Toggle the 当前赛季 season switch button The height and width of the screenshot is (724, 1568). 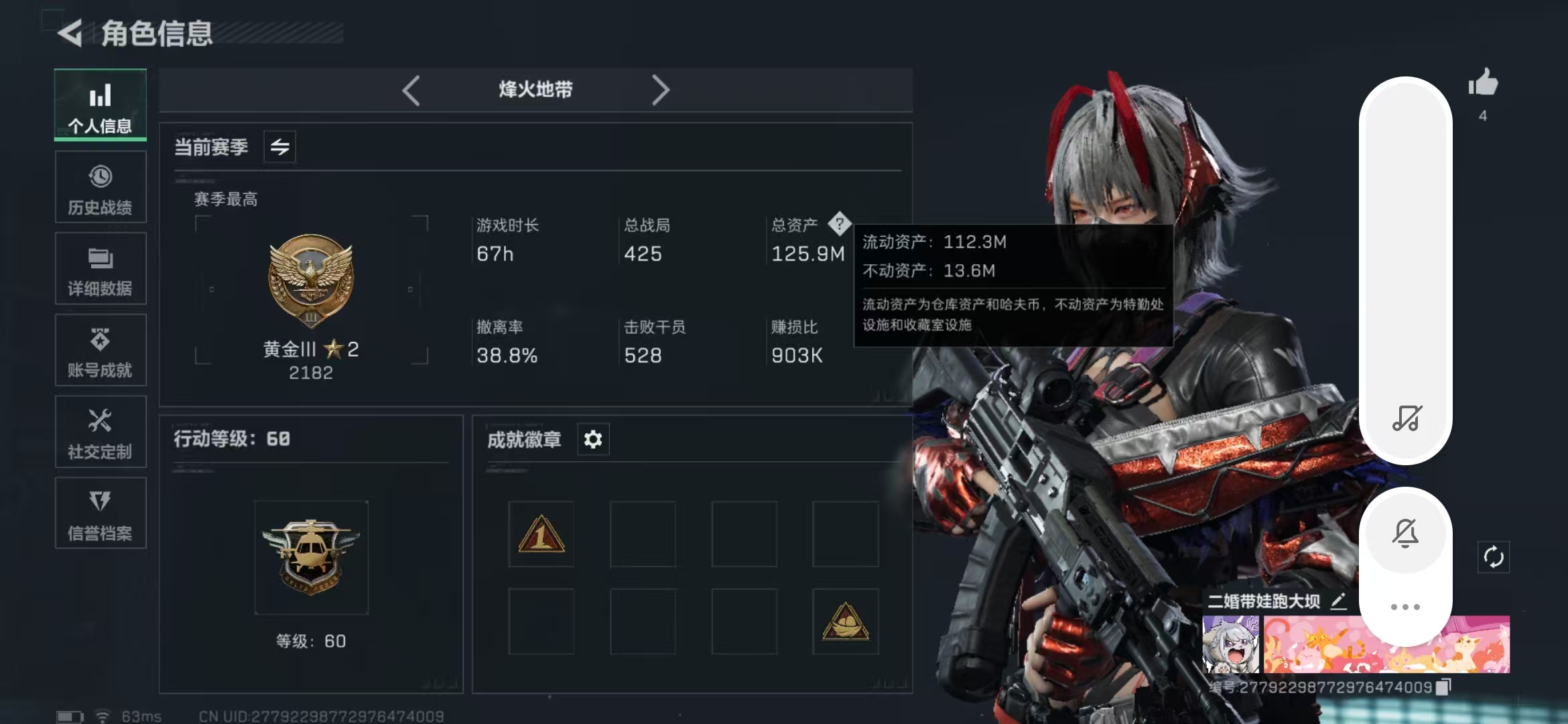(x=280, y=147)
